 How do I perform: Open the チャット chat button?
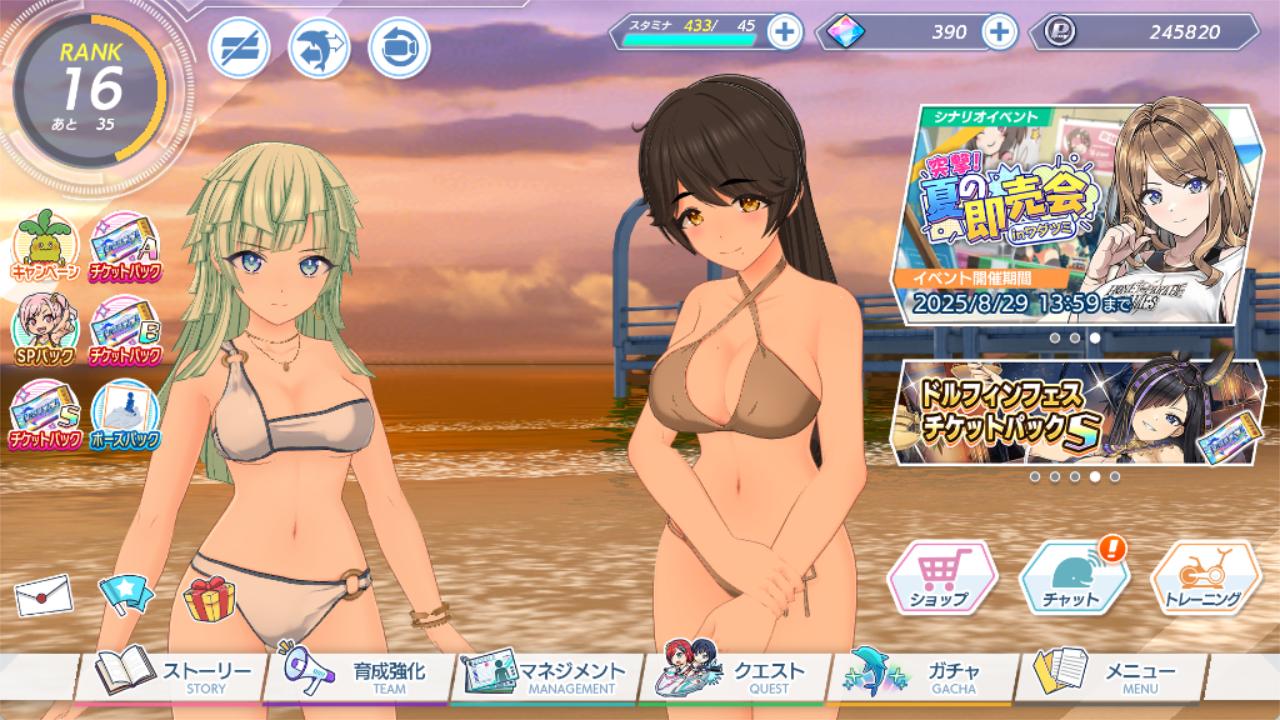1071,579
